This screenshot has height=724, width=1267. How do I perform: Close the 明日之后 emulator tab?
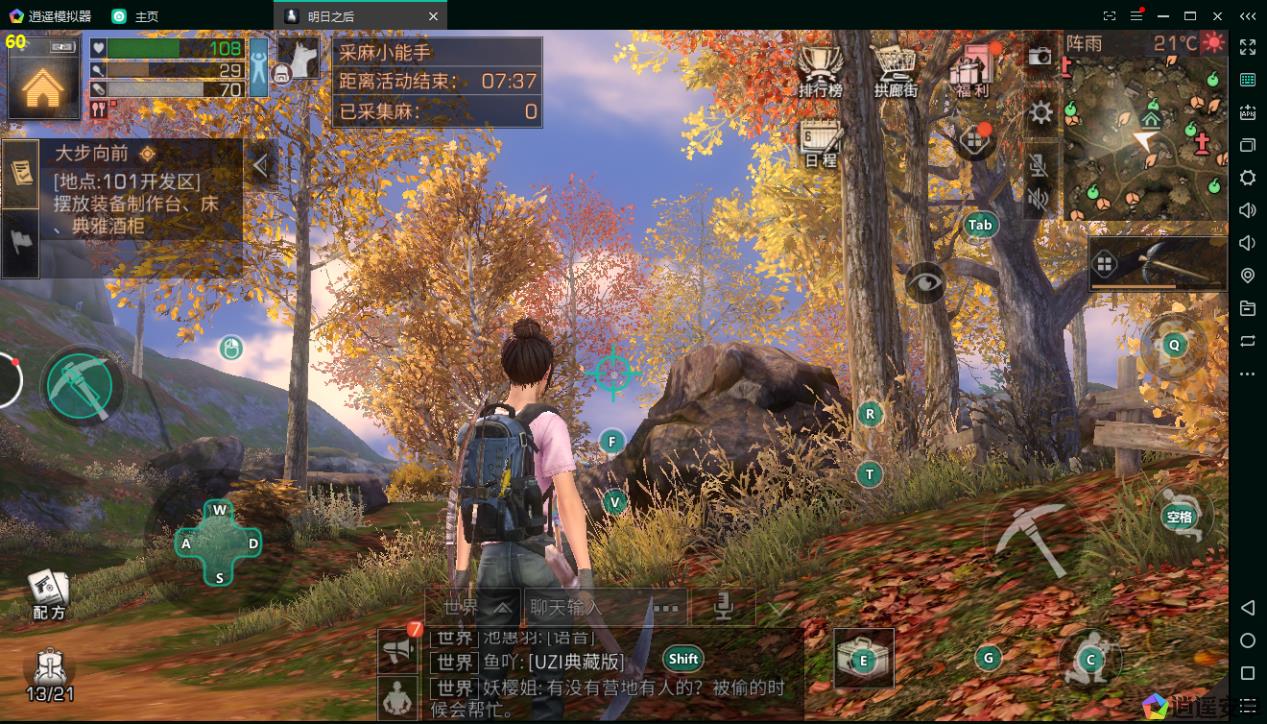click(432, 16)
